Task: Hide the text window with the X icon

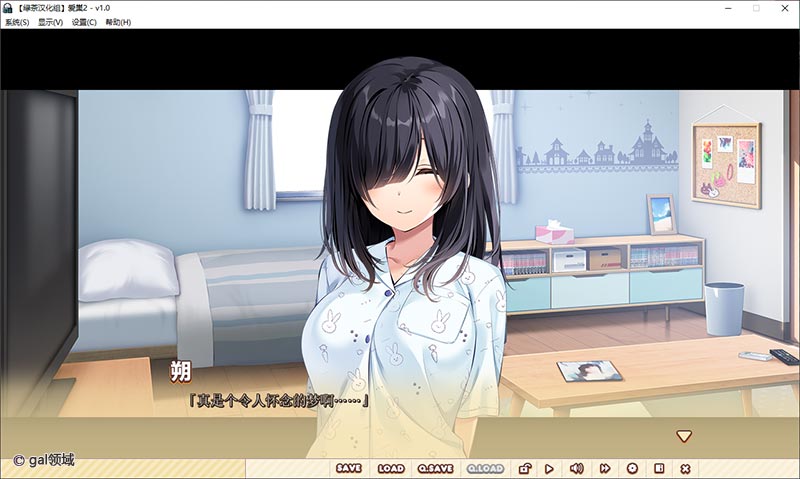Action: coord(685,468)
